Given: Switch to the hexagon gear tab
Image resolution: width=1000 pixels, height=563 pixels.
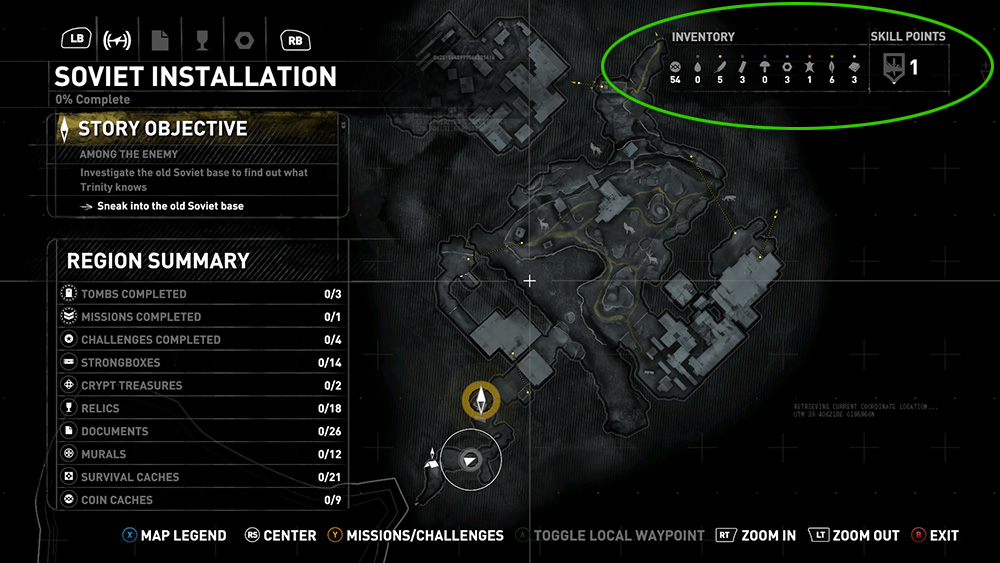Looking at the screenshot, I should click(x=243, y=40).
